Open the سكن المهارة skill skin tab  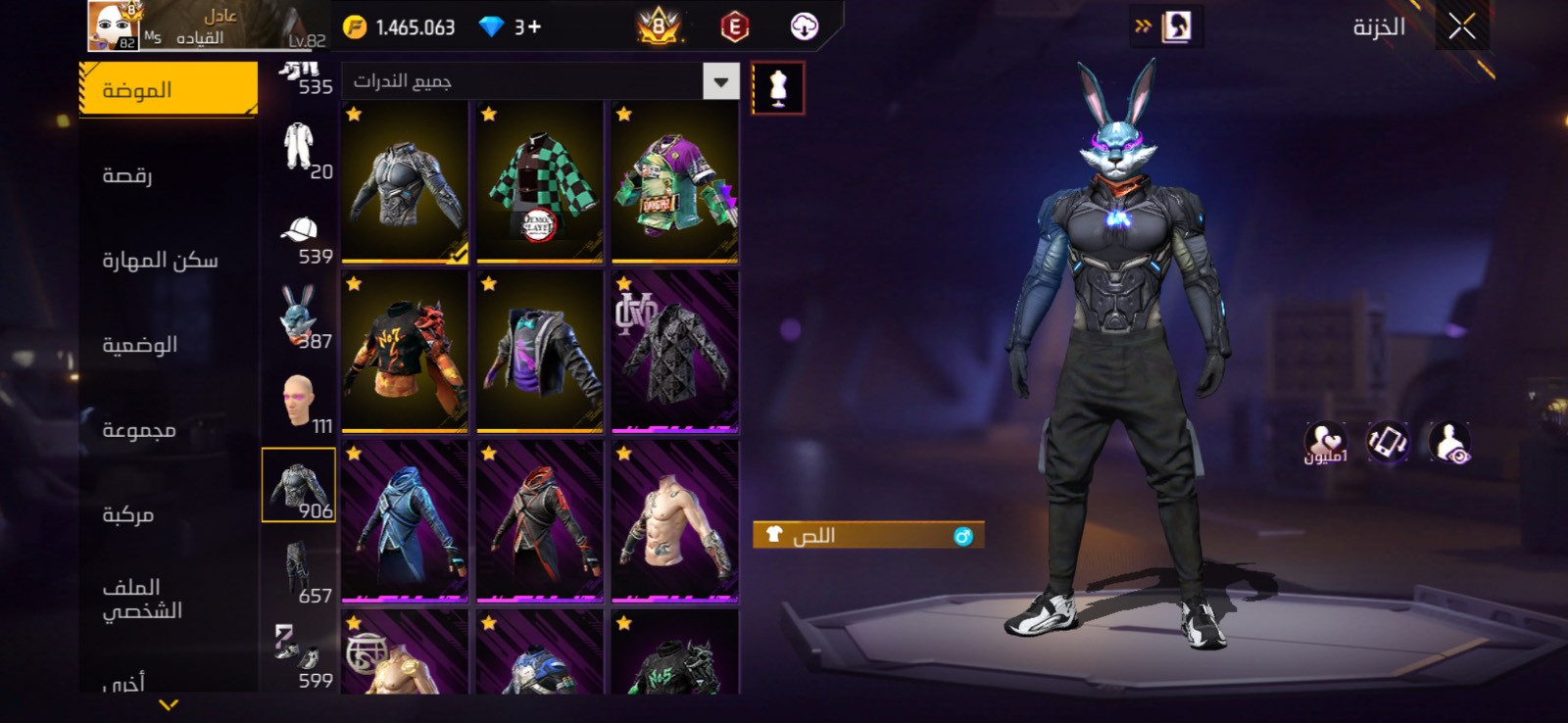point(160,260)
